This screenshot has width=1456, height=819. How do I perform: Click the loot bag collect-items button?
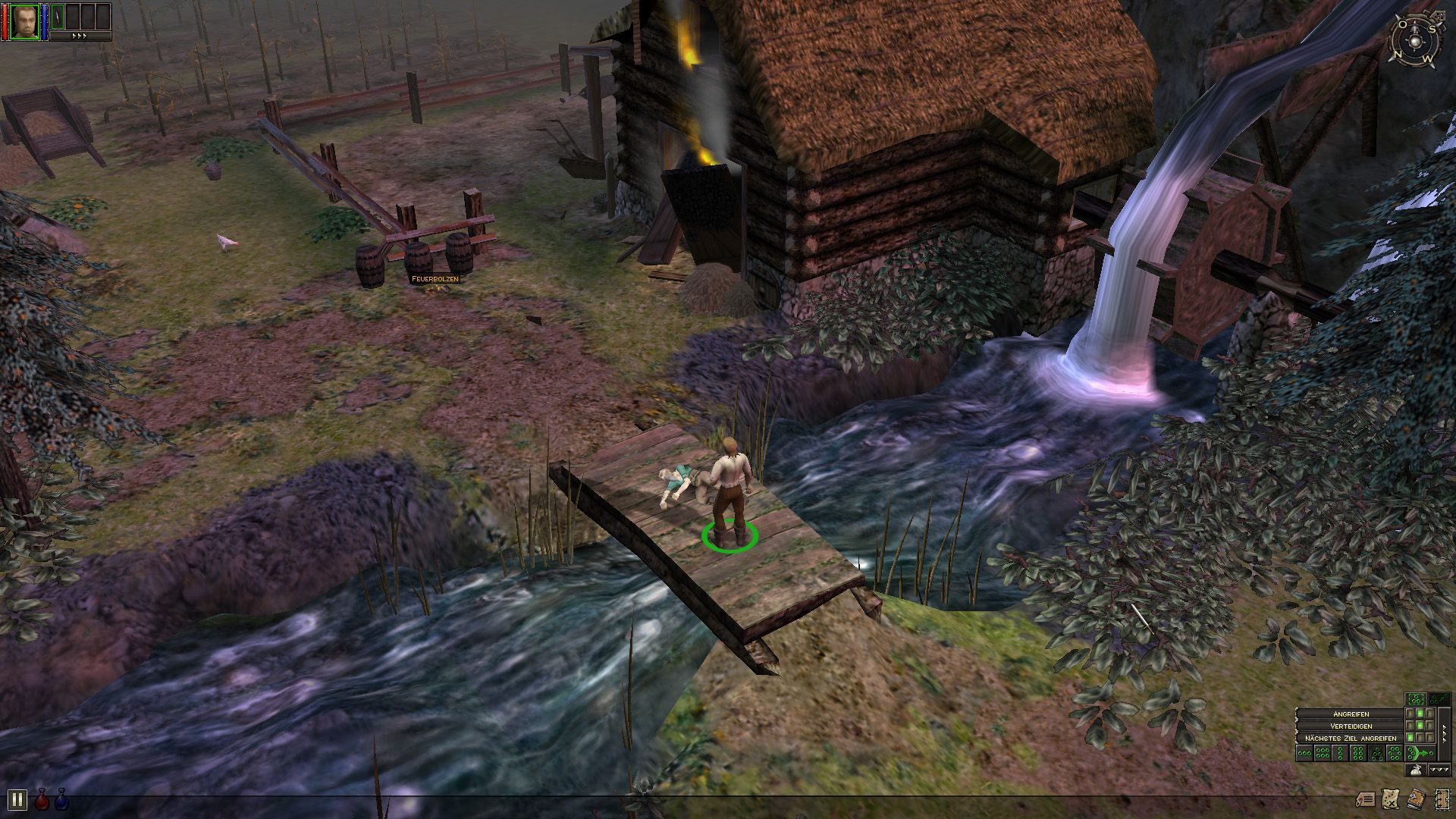(x=1415, y=771)
